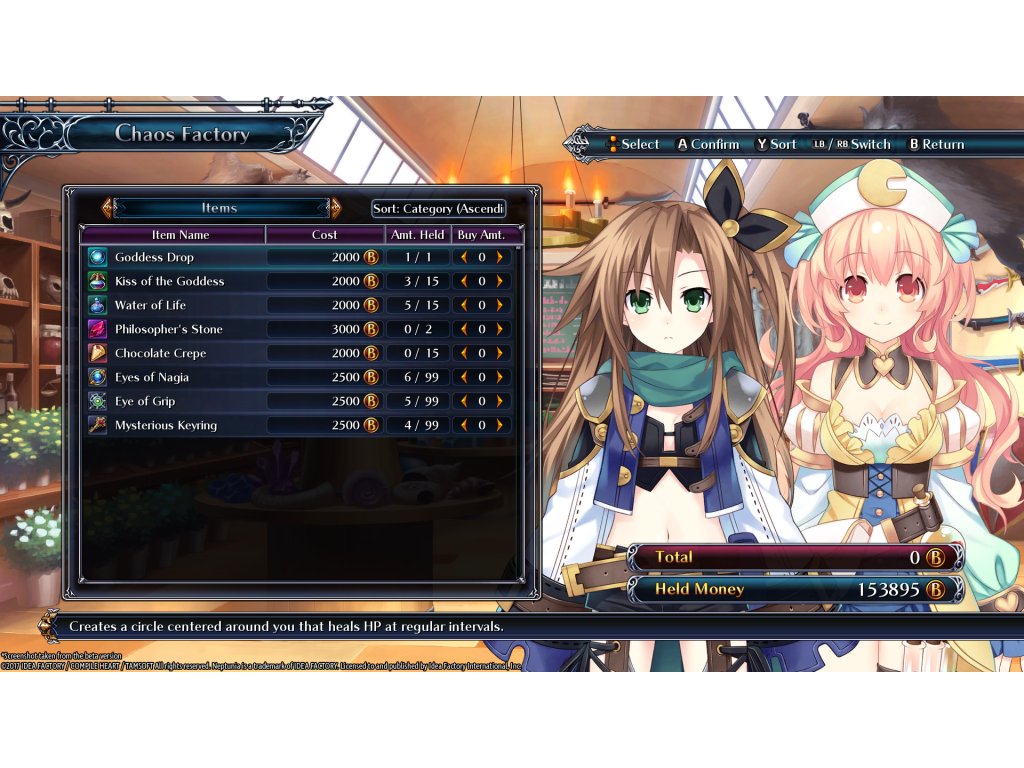
Task: Pick the Mysterious Keyring row
Action: coord(165,425)
